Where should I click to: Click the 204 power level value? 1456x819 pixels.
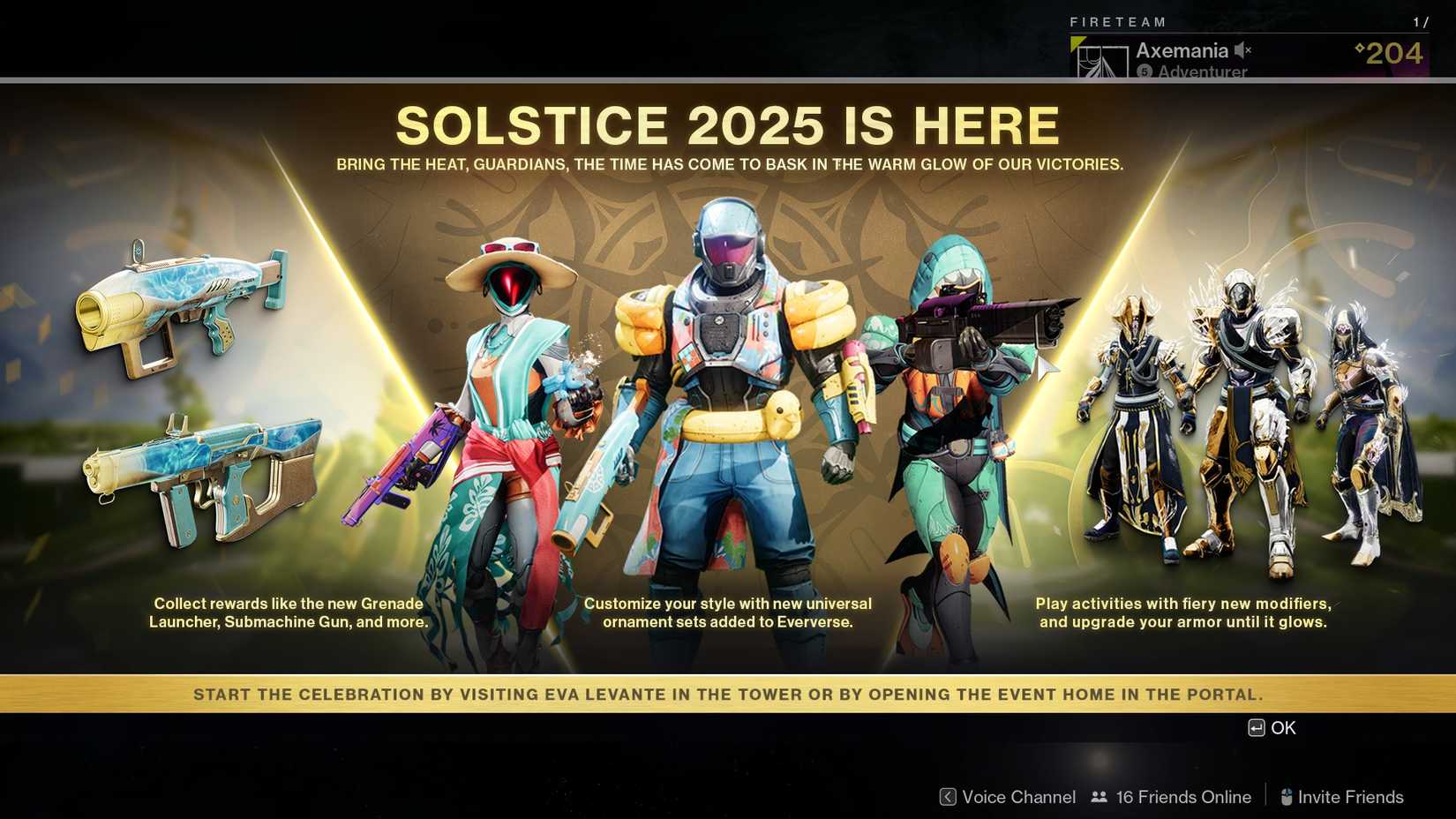(1392, 53)
